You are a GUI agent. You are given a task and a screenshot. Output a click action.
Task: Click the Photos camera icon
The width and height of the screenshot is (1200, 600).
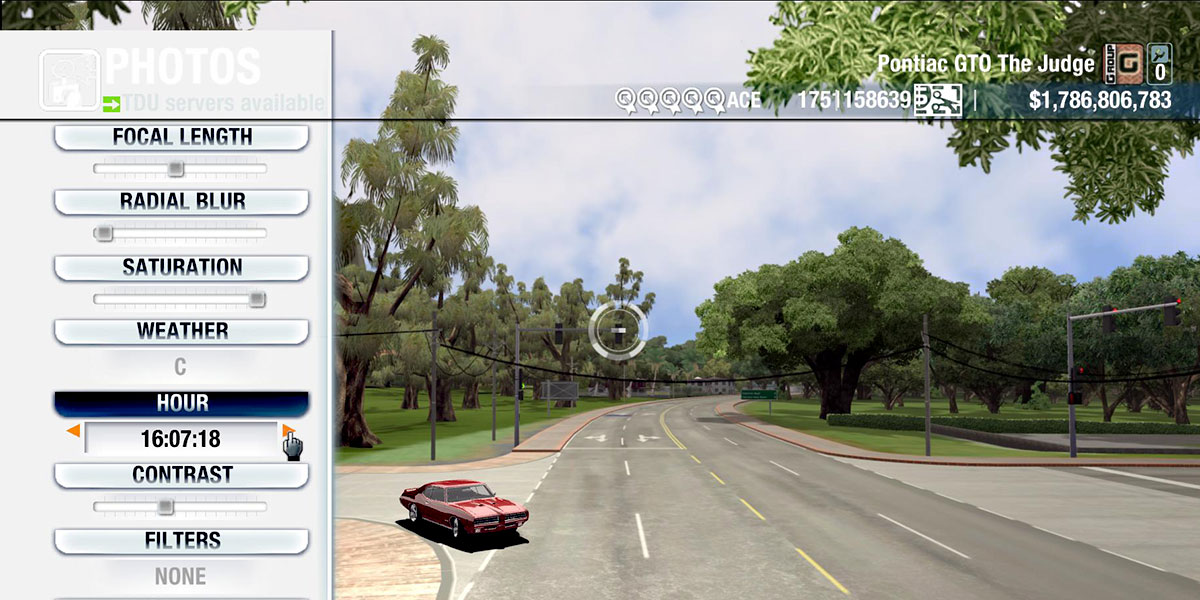[69, 79]
